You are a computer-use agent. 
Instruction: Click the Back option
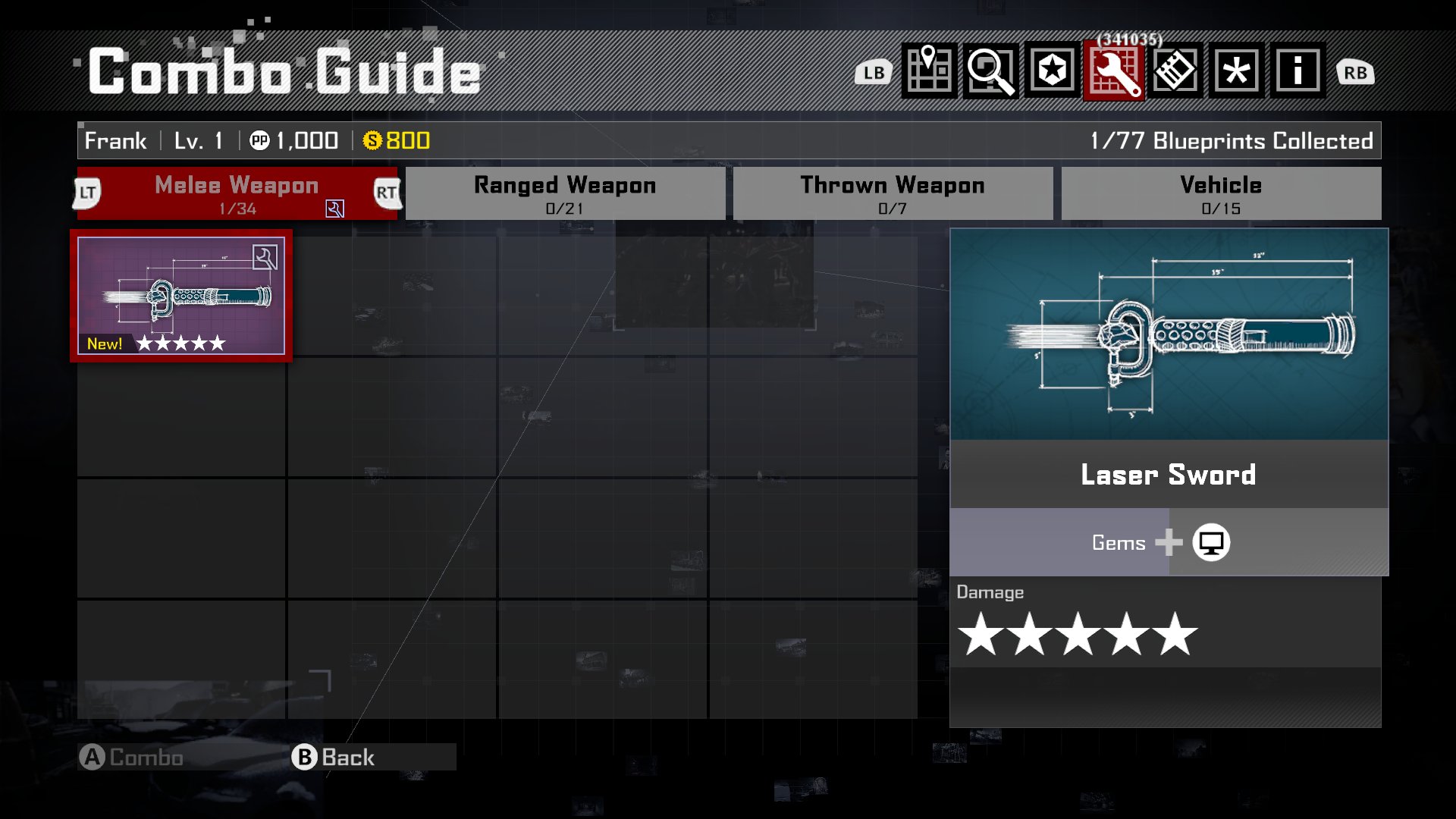coord(334,757)
